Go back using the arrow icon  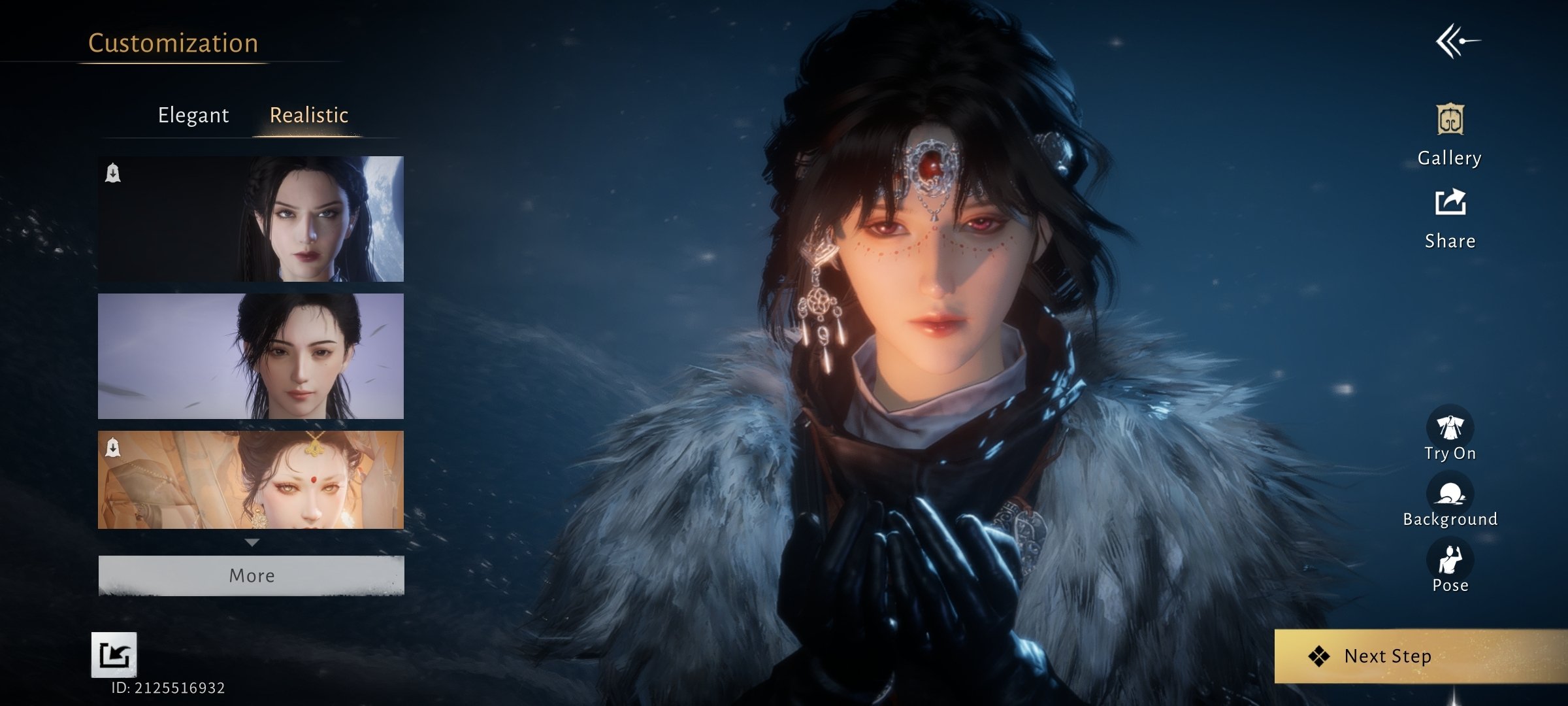pos(1457,42)
